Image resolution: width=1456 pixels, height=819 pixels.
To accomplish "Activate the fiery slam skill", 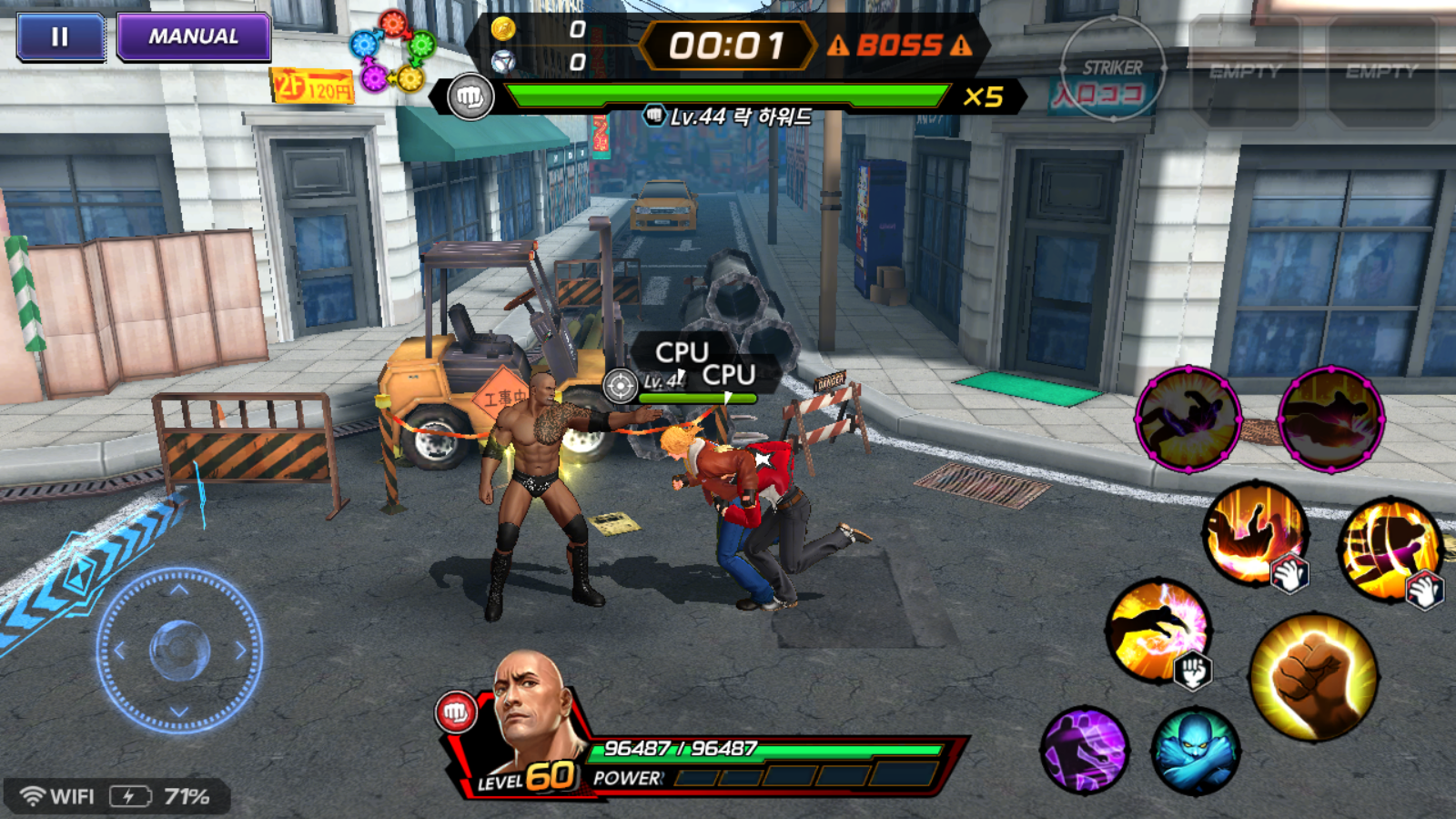I will pyautogui.click(x=1255, y=532).
